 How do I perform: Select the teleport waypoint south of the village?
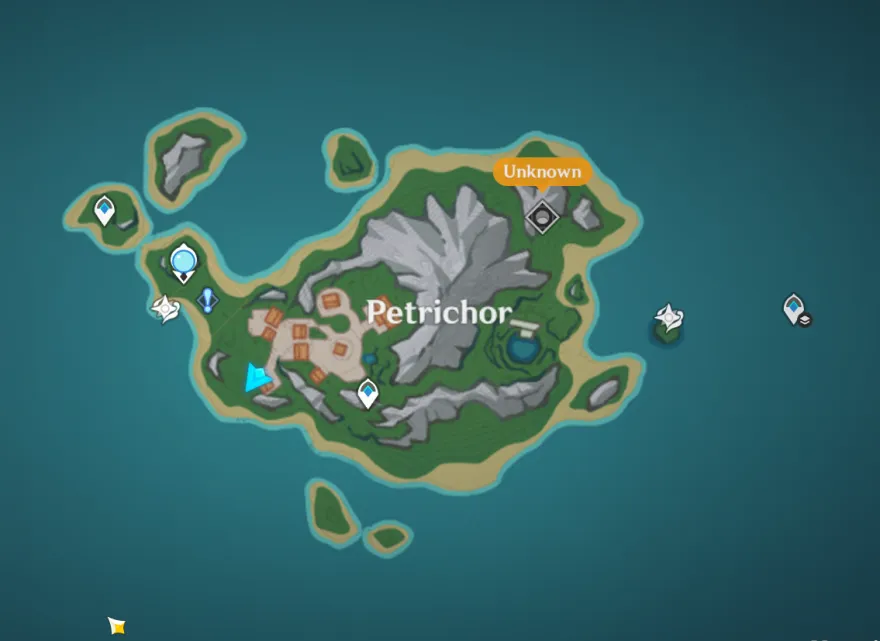click(x=368, y=393)
